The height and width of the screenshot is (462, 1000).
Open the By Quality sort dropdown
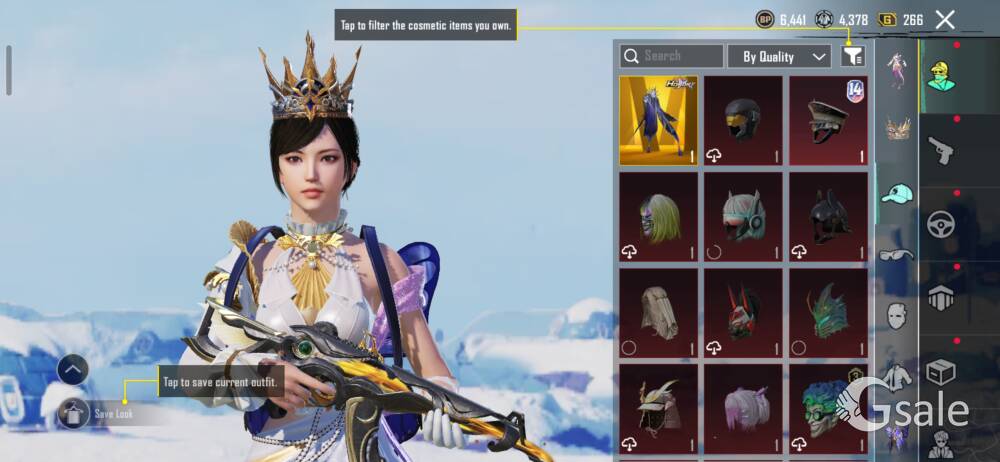pyautogui.click(x=779, y=57)
